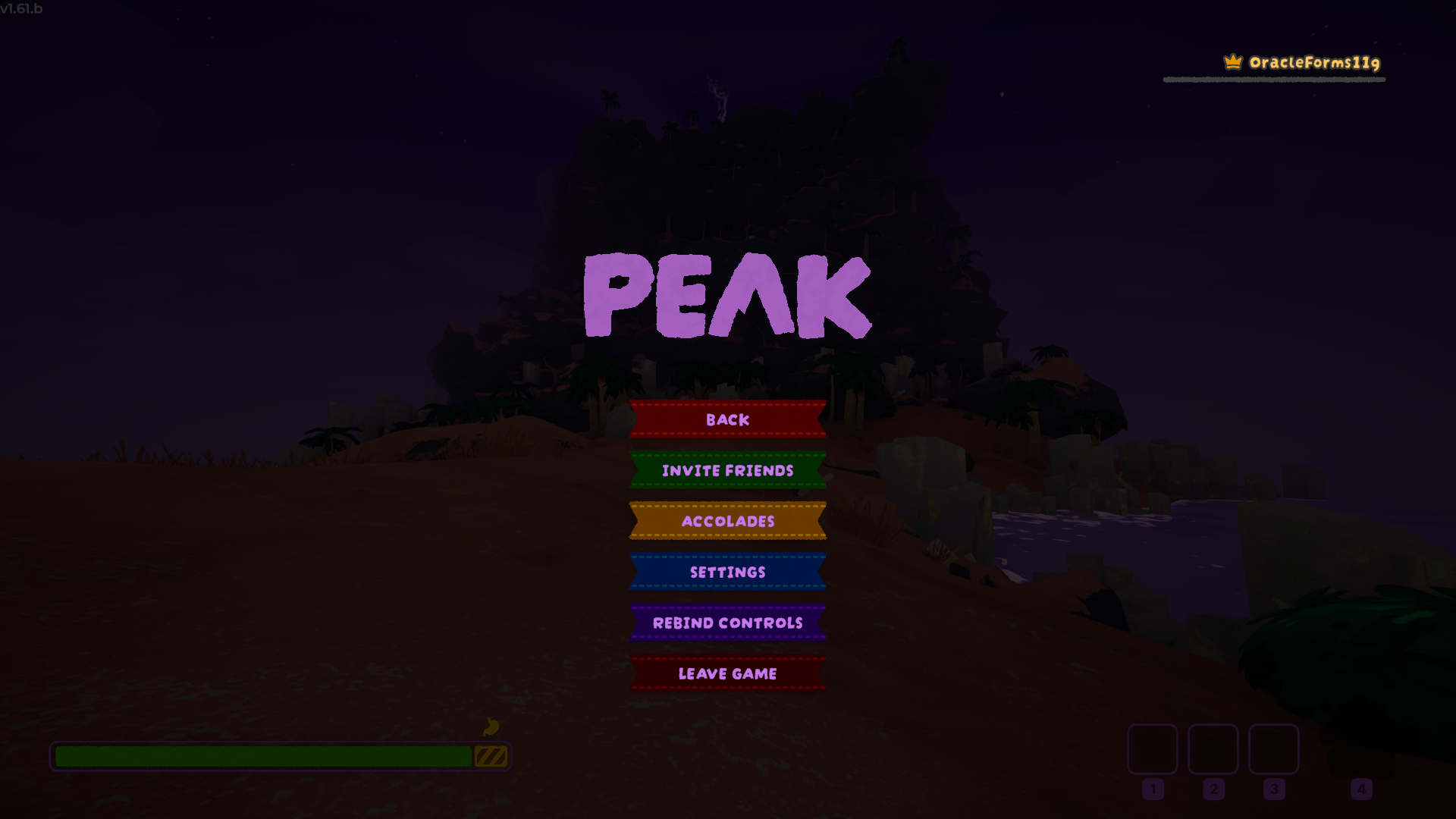This screenshot has height=819, width=1456.
Task: Open the Invite Friends dialog
Action: click(727, 470)
